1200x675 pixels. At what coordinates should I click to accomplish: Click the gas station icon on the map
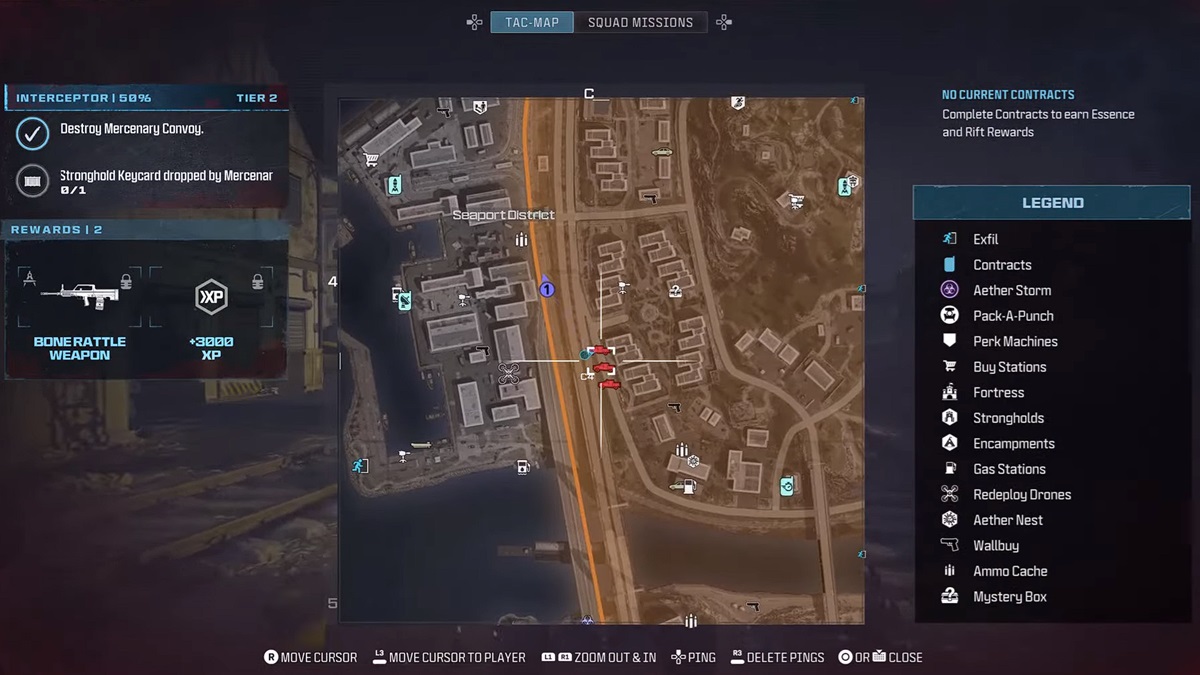[522, 466]
